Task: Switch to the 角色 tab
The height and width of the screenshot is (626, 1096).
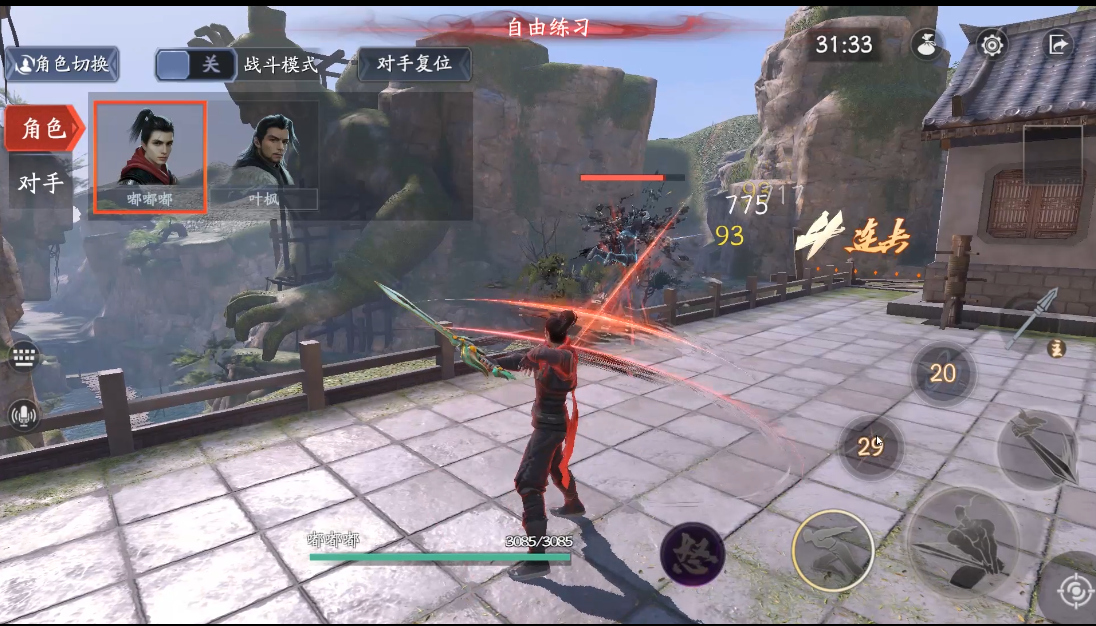Action: pos(43,128)
